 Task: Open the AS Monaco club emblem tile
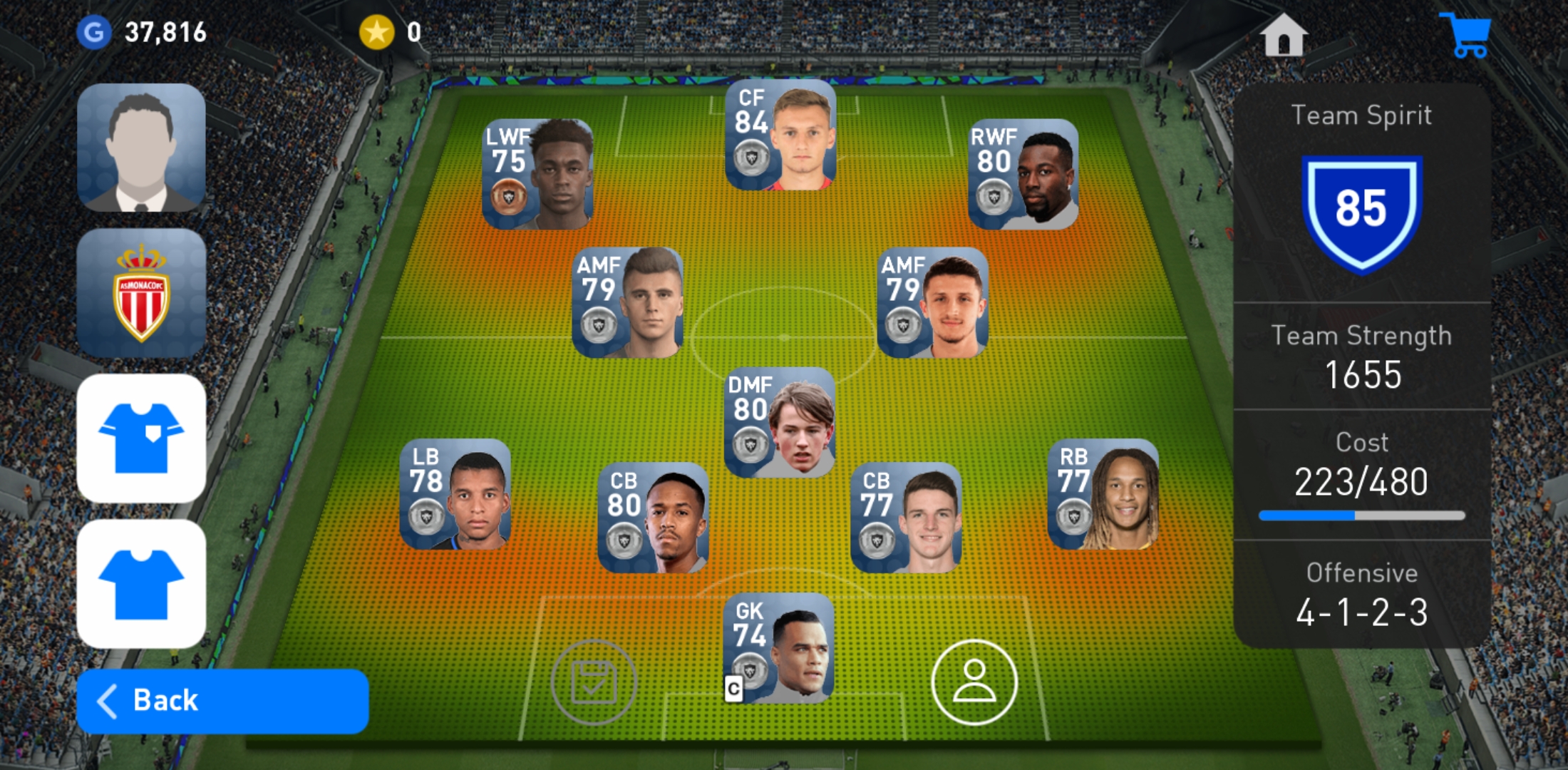click(141, 293)
